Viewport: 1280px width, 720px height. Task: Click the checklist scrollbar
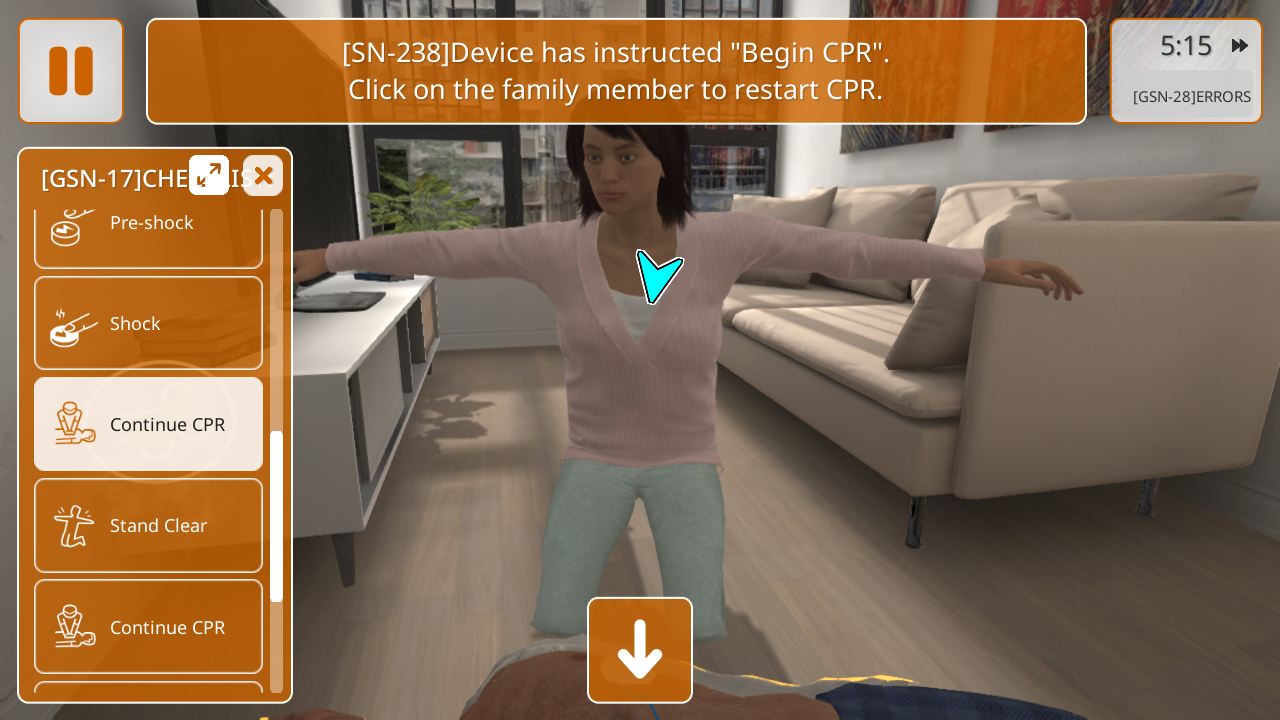(276, 515)
